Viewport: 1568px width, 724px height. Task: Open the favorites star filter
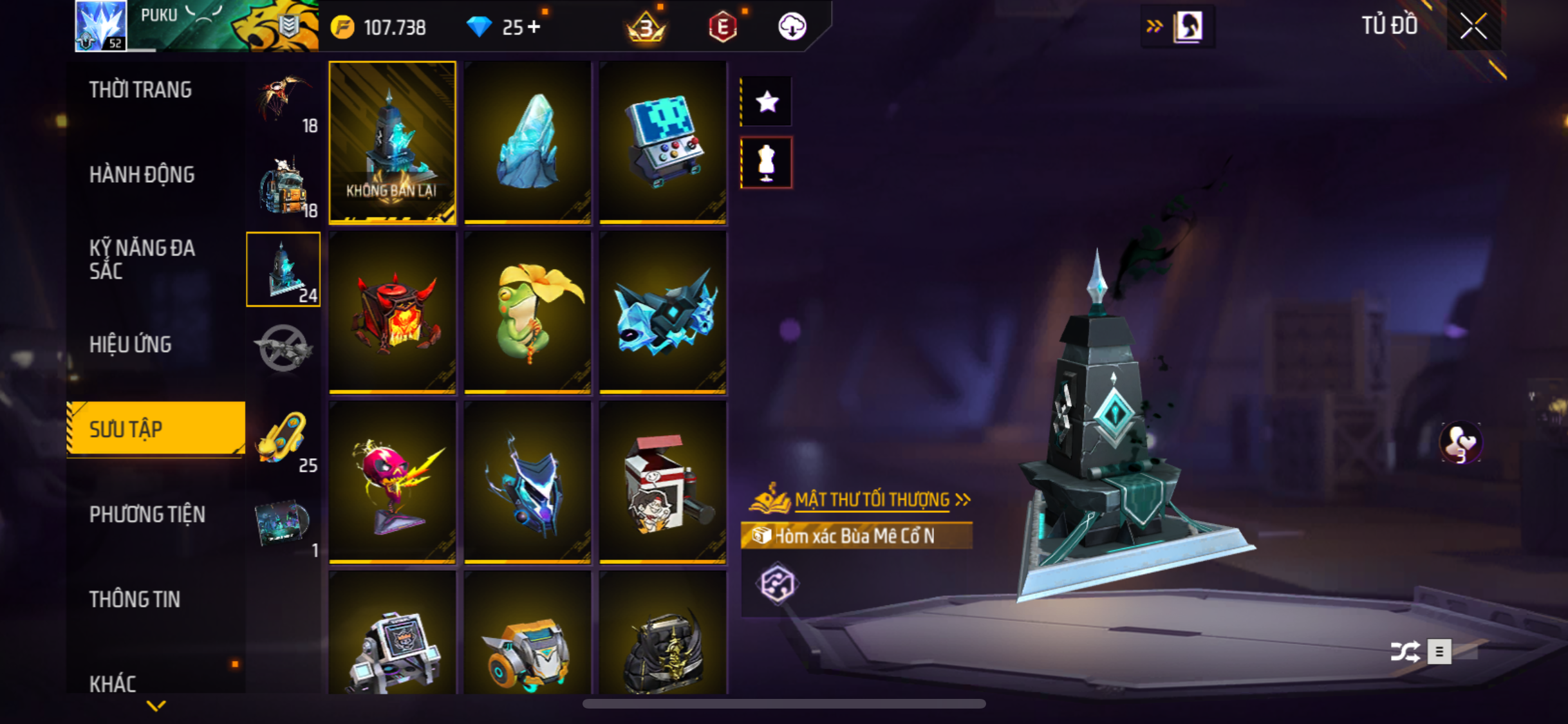pyautogui.click(x=766, y=102)
